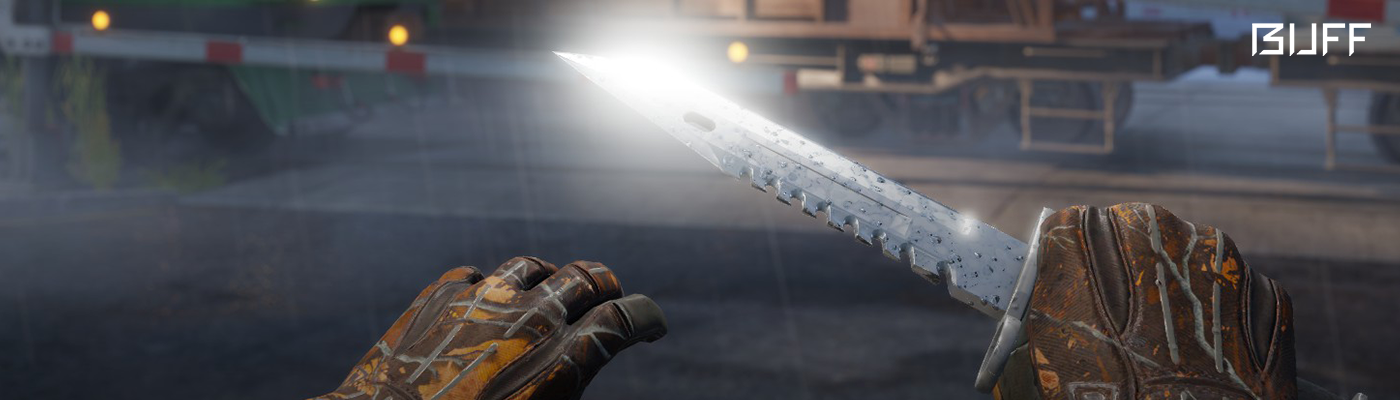The width and height of the screenshot is (1400, 400).
Task: Click the BUFF logo watermark
Action: pyautogui.click(x=1310, y=40)
